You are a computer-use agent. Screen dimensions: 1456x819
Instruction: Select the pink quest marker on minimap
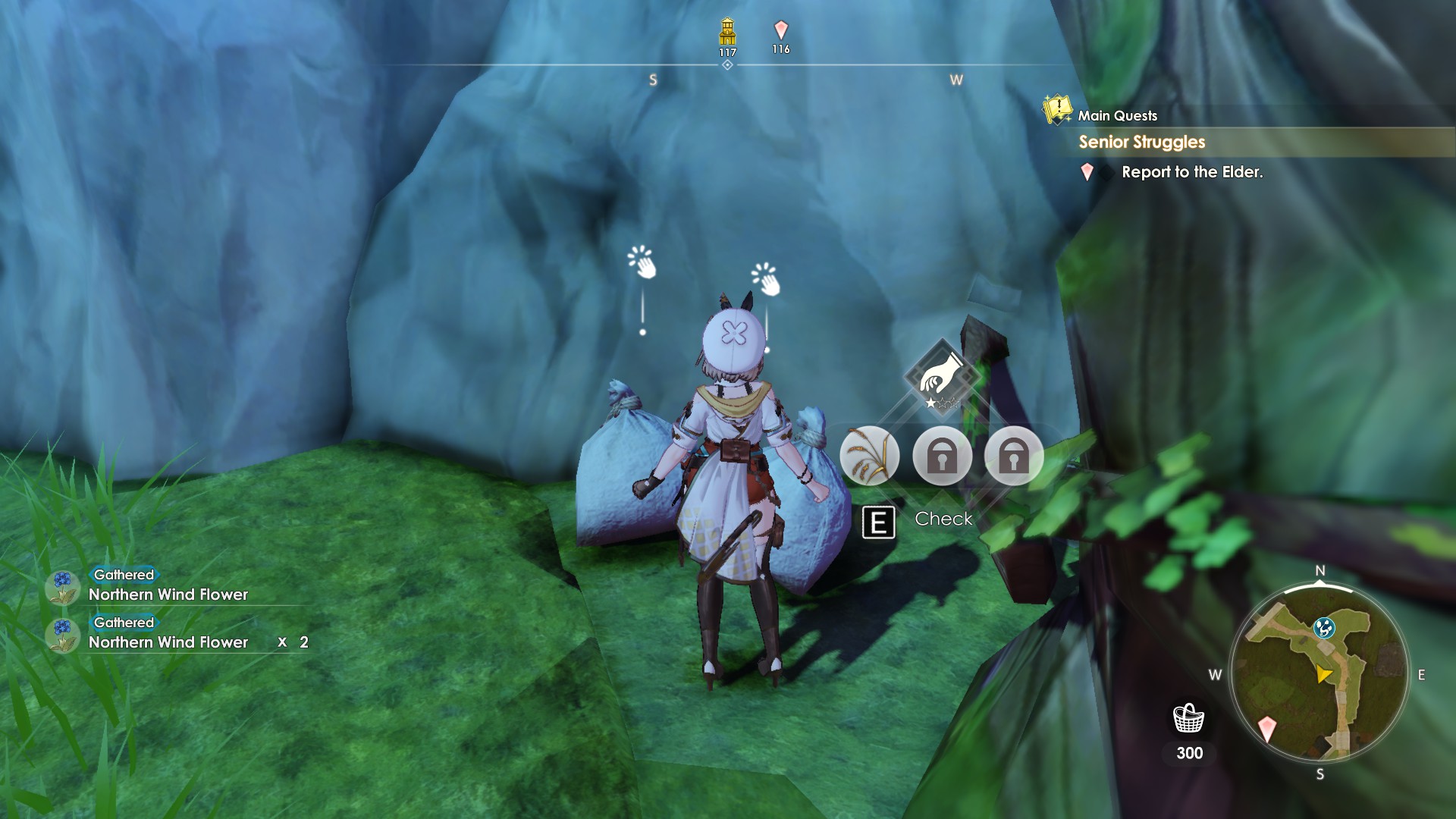(x=1267, y=729)
